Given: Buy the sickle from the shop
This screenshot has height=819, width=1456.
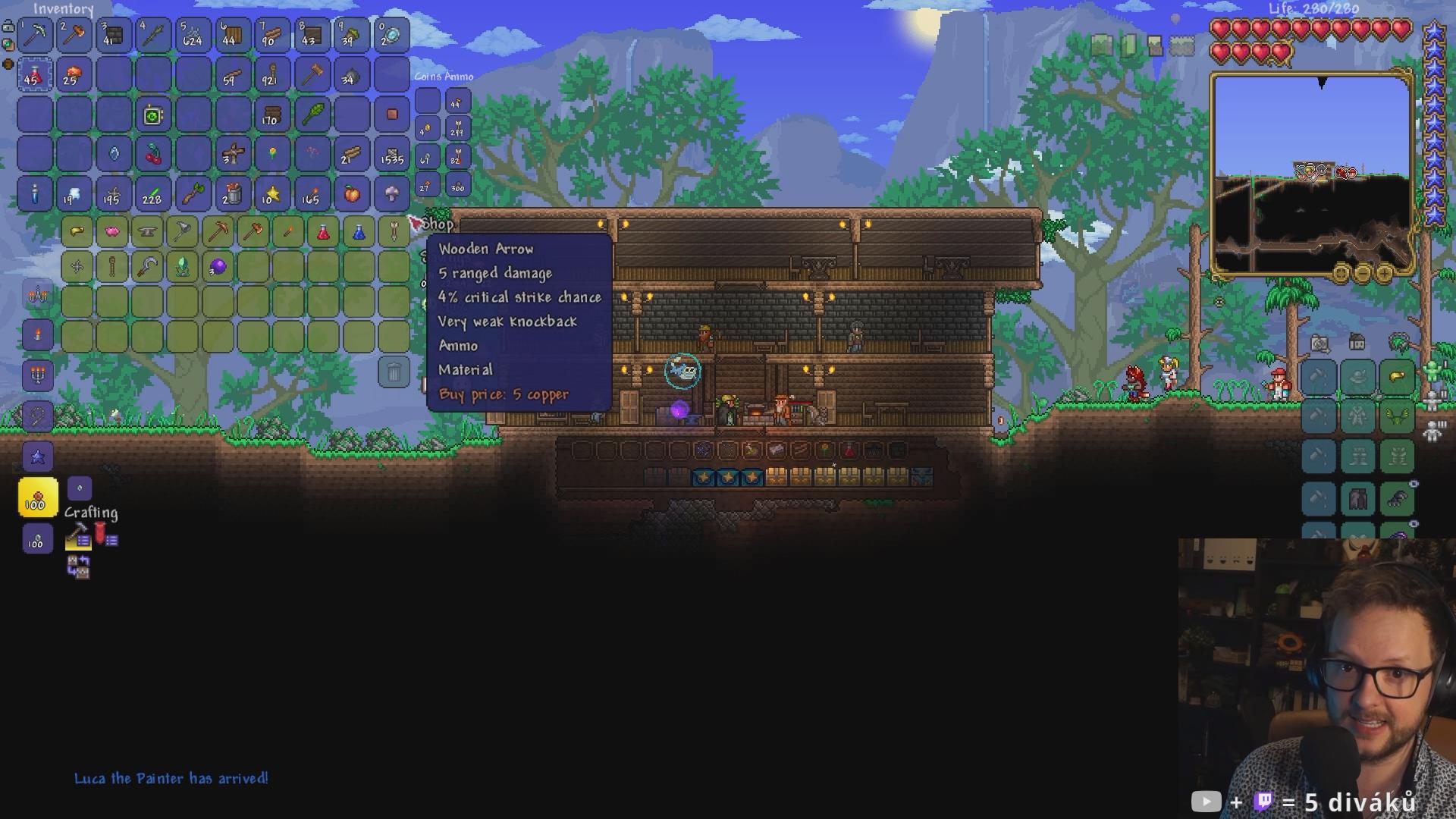Looking at the screenshot, I should [x=147, y=266].
